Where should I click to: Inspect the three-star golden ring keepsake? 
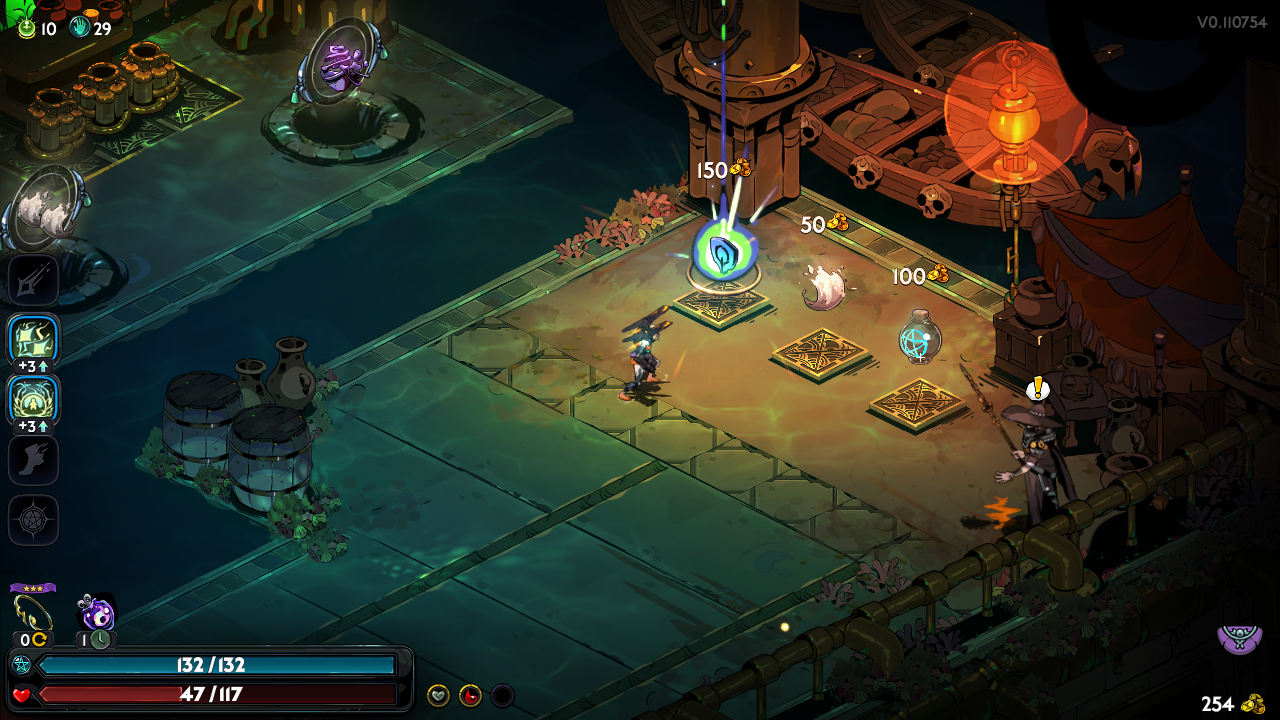point(33,612)
